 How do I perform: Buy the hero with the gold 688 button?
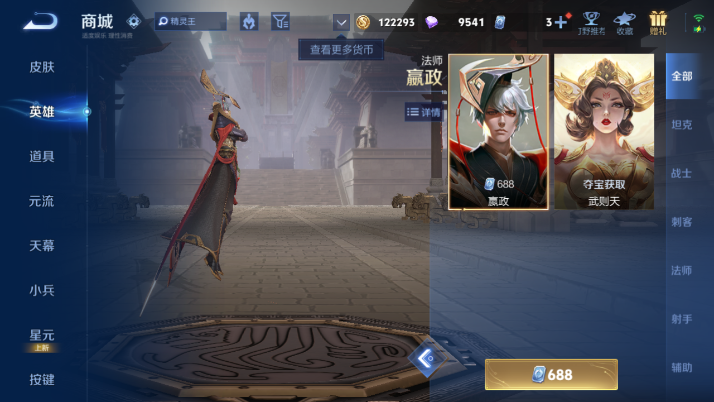coord(551,375)
